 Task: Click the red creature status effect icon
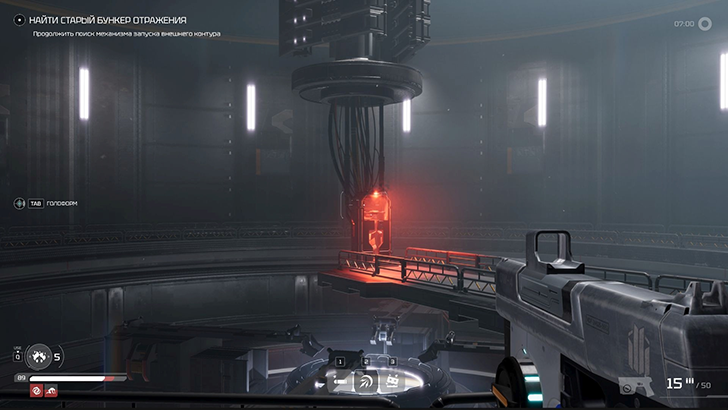pos(50,390)
